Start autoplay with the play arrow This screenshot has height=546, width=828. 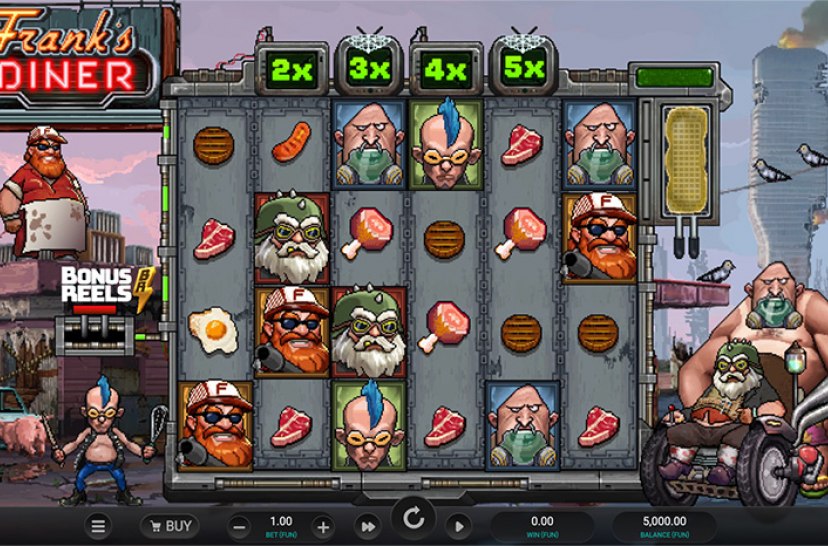[457, 526]
